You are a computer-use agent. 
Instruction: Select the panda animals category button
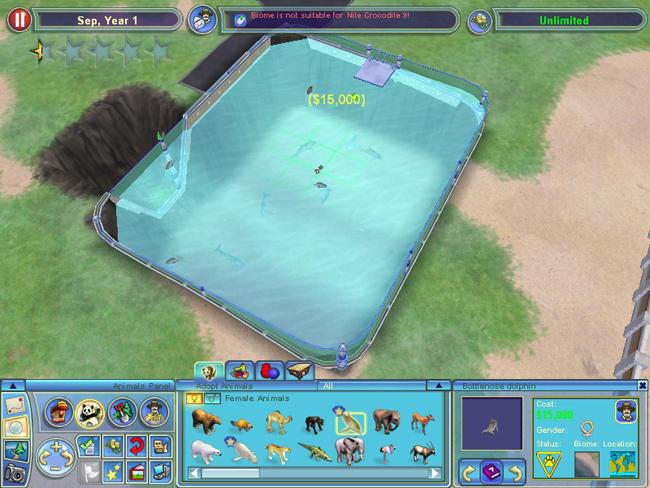click(x=93, y=410)
